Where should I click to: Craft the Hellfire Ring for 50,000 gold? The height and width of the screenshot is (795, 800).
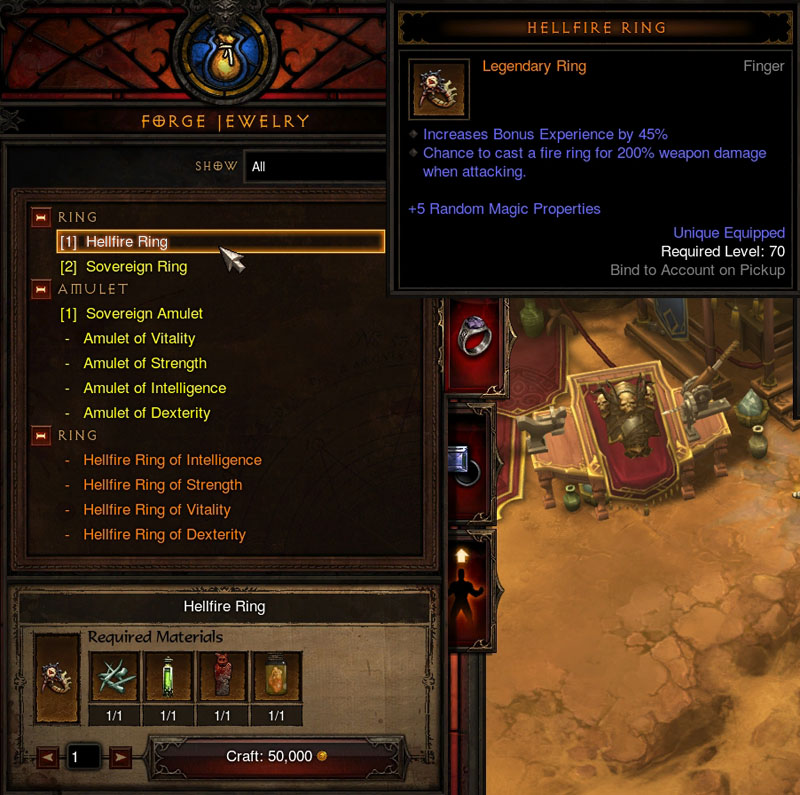(x=276, y=756)
